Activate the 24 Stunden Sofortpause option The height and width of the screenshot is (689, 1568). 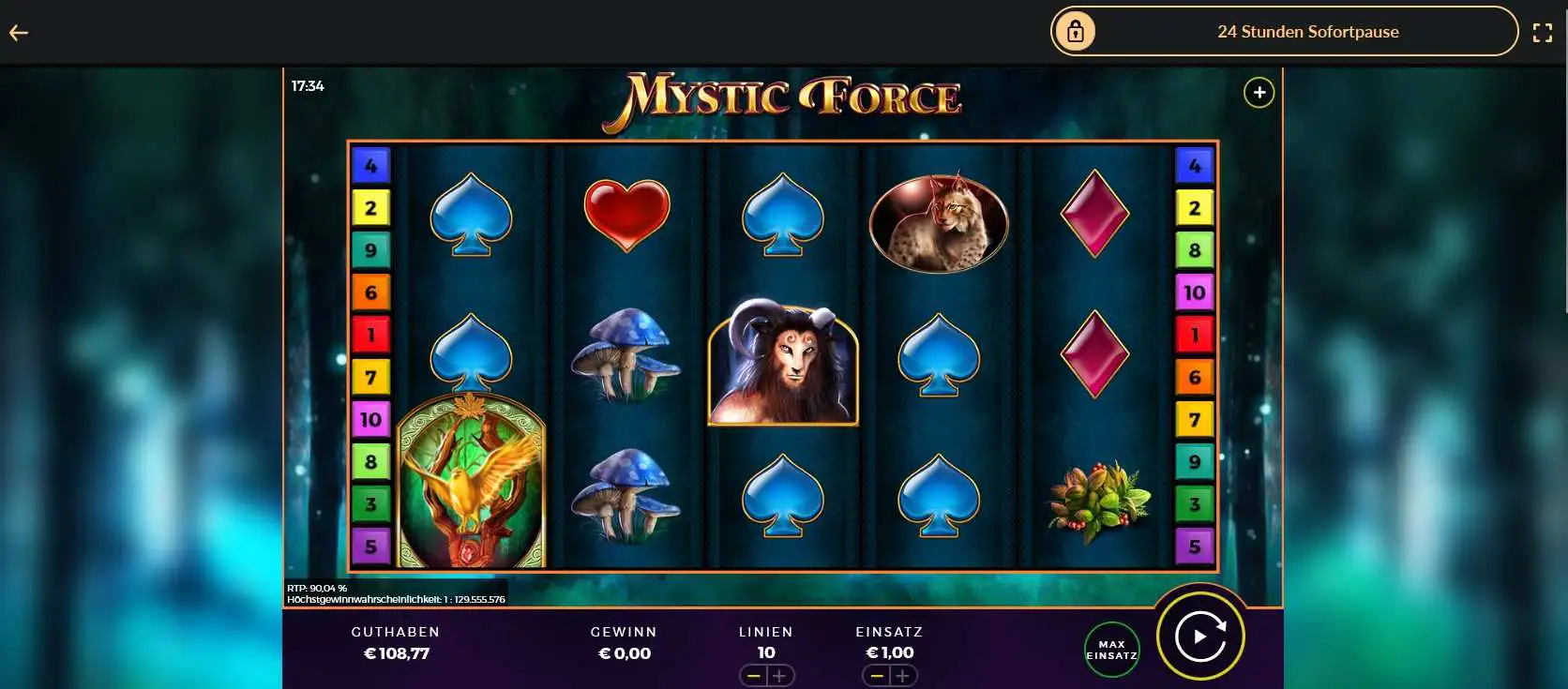(1308, 31)
